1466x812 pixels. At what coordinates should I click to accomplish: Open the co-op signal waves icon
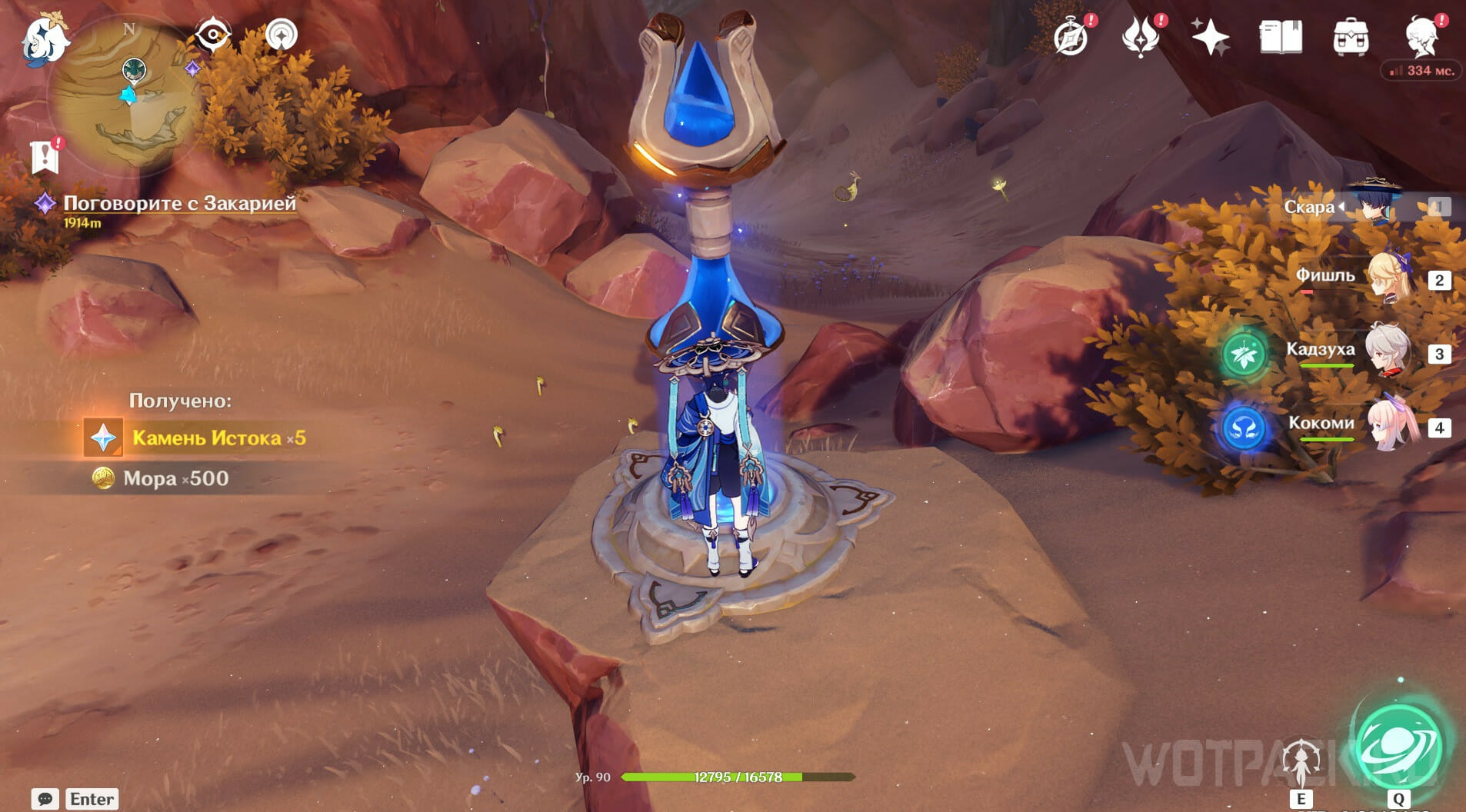coord(282,35)
